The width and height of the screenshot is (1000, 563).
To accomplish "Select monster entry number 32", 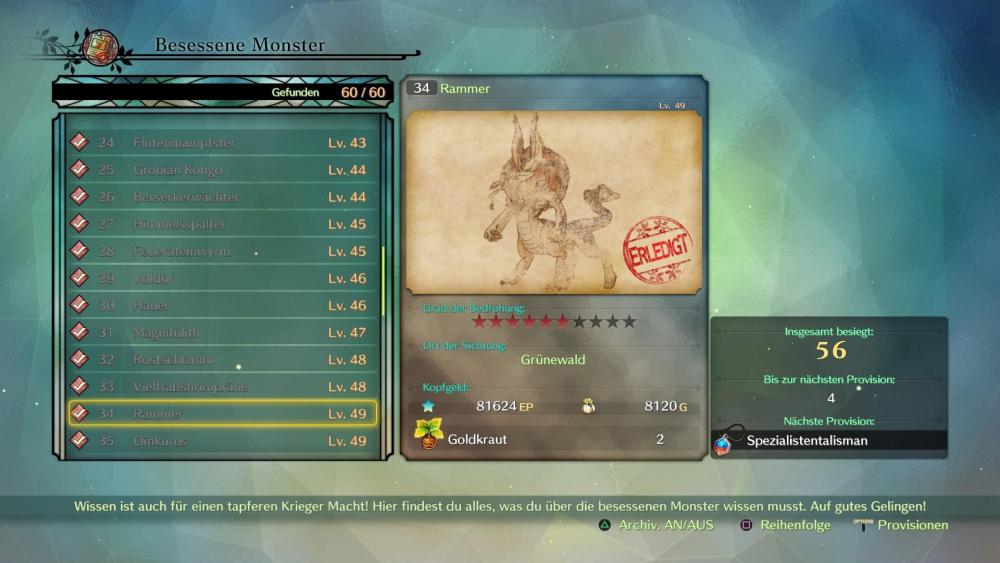I will [222, 359].
